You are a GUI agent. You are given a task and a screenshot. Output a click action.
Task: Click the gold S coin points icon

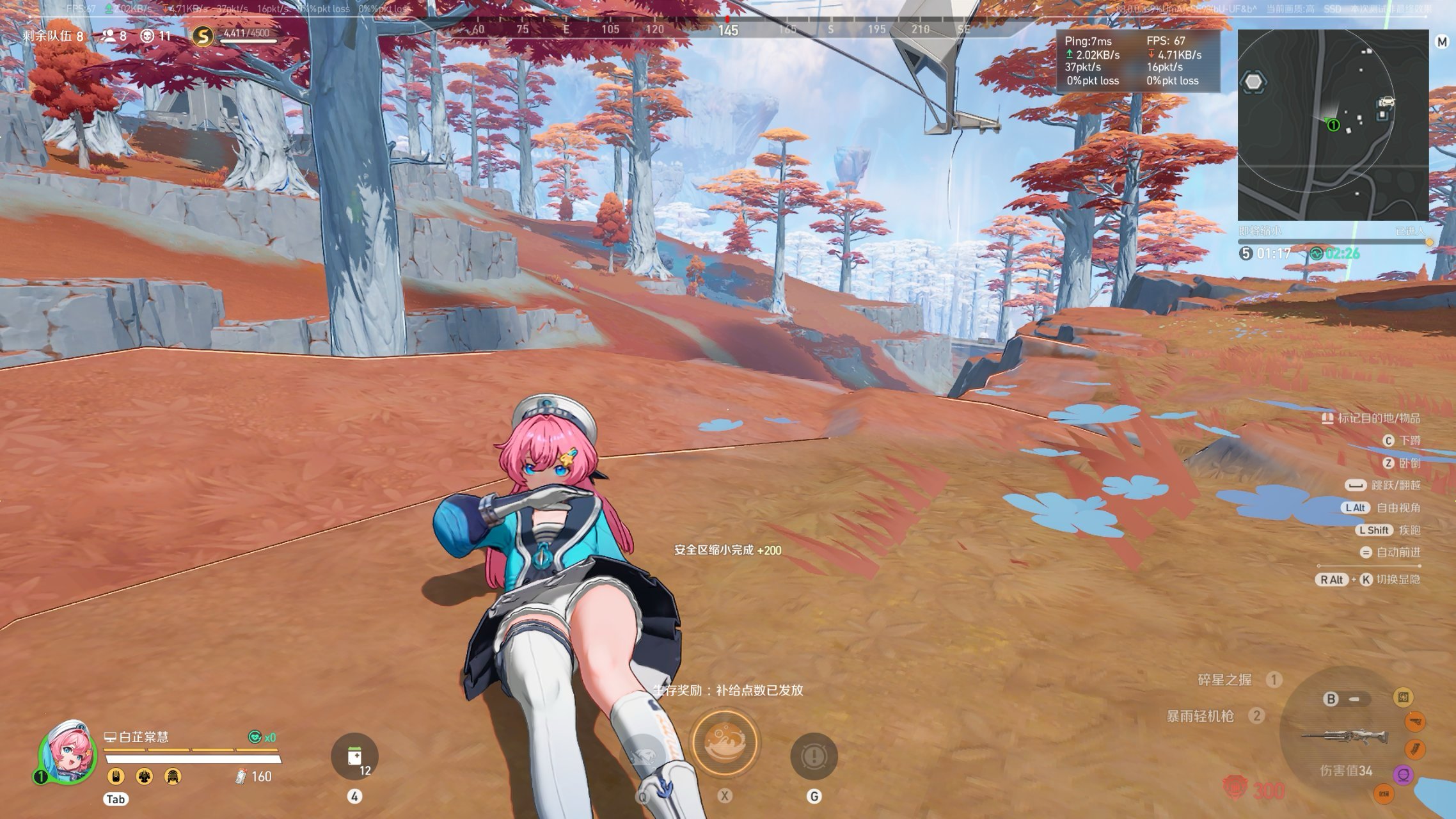pos(203,36)
